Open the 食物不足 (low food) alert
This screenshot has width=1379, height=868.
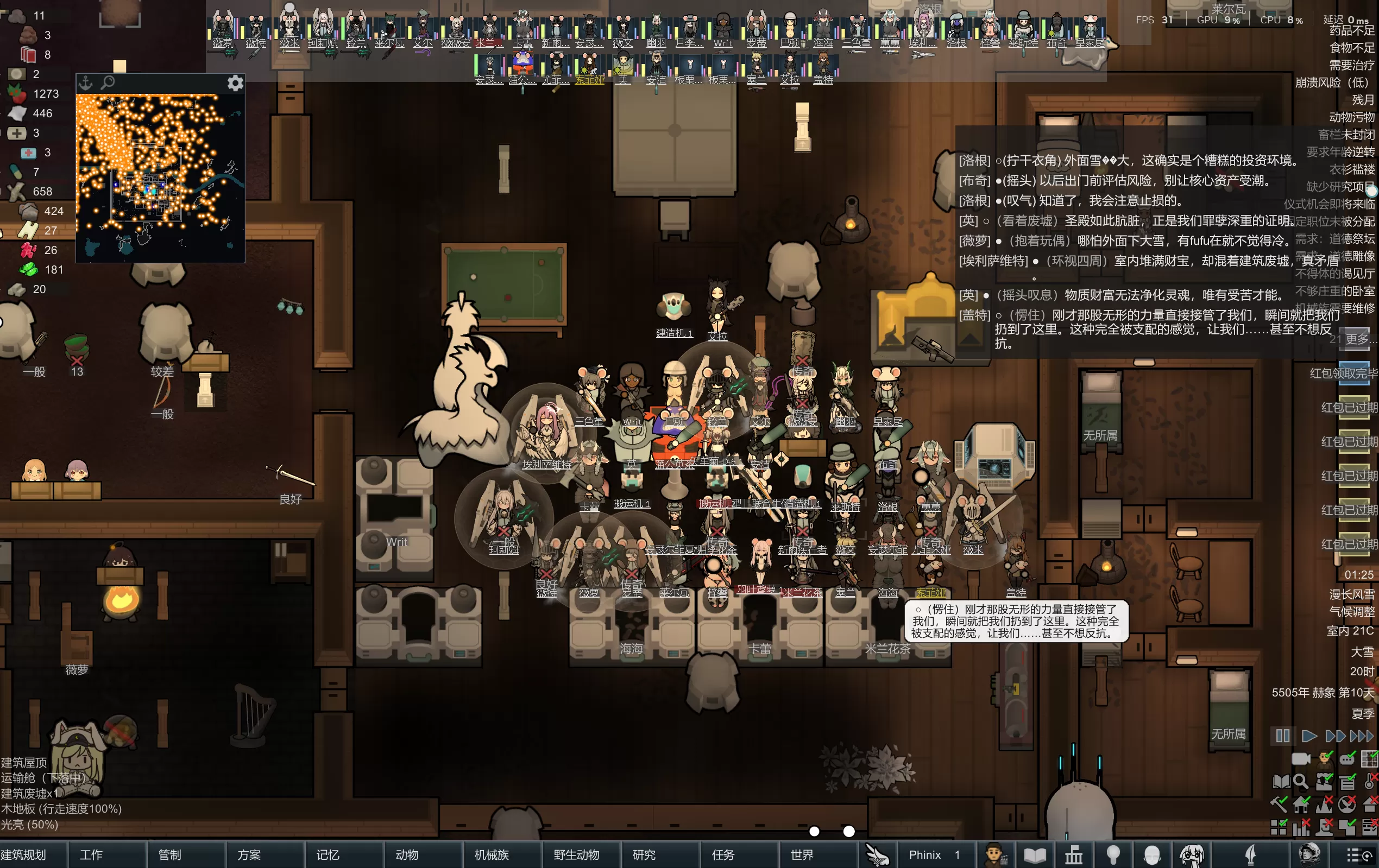[x=1351, y=48]
